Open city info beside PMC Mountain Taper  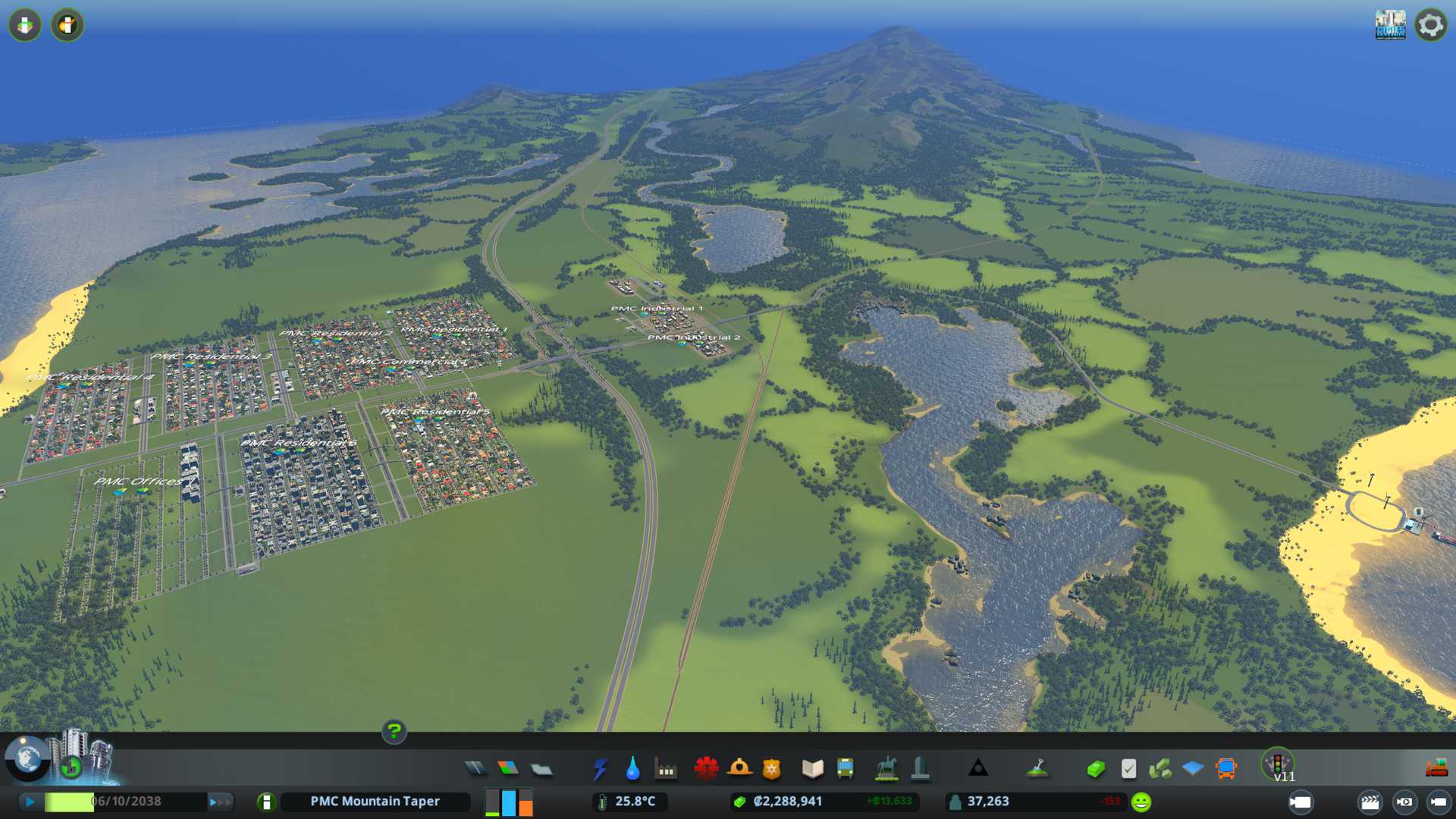point(266,802)
